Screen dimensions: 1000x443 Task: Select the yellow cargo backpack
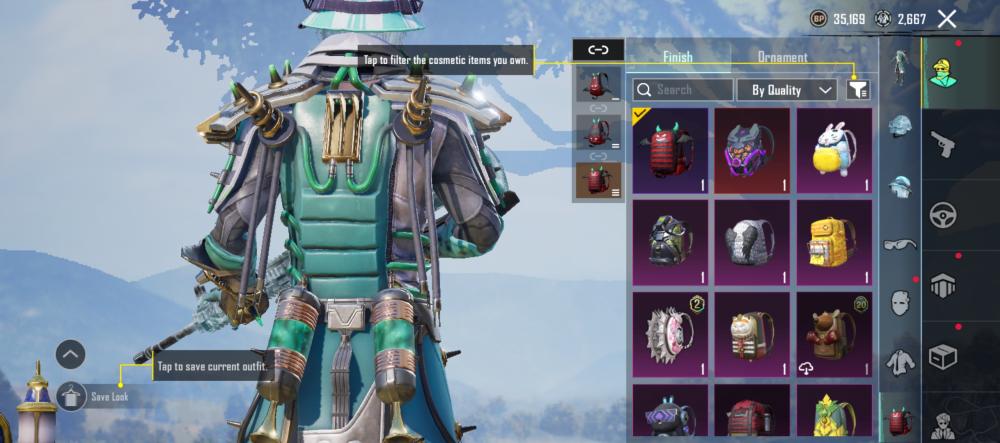pyautogui.click(x=833, y=242)
